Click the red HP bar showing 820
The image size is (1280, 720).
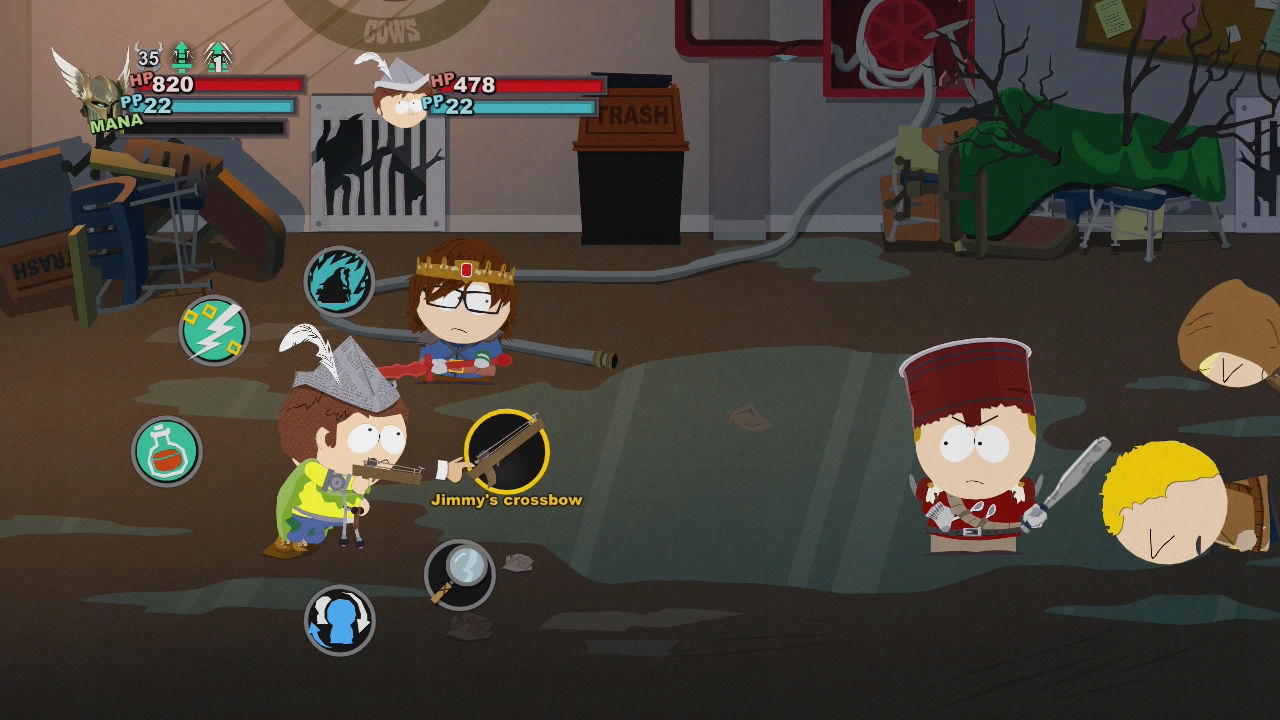coord(210,84)
